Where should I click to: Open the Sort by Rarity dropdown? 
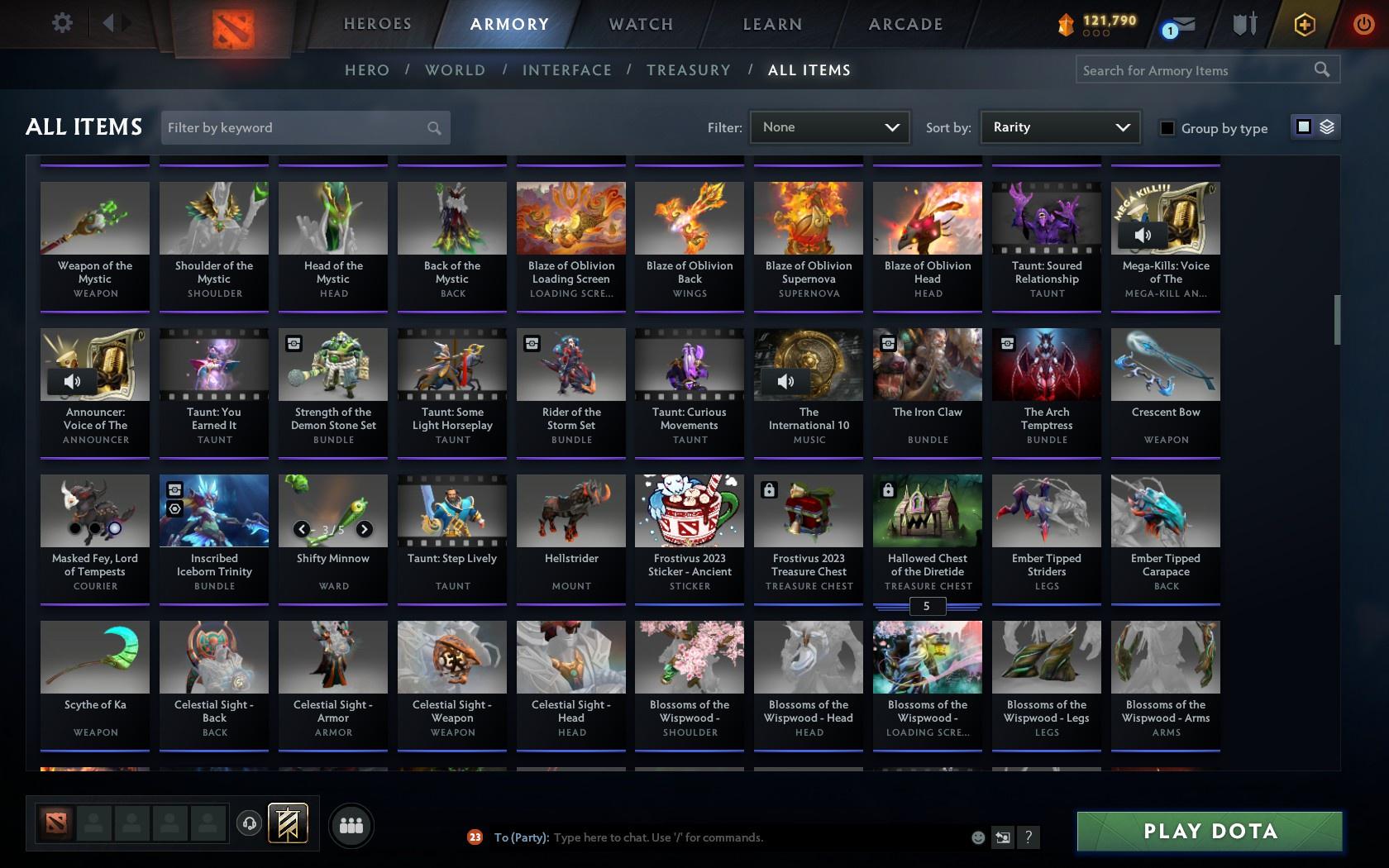1059,127
